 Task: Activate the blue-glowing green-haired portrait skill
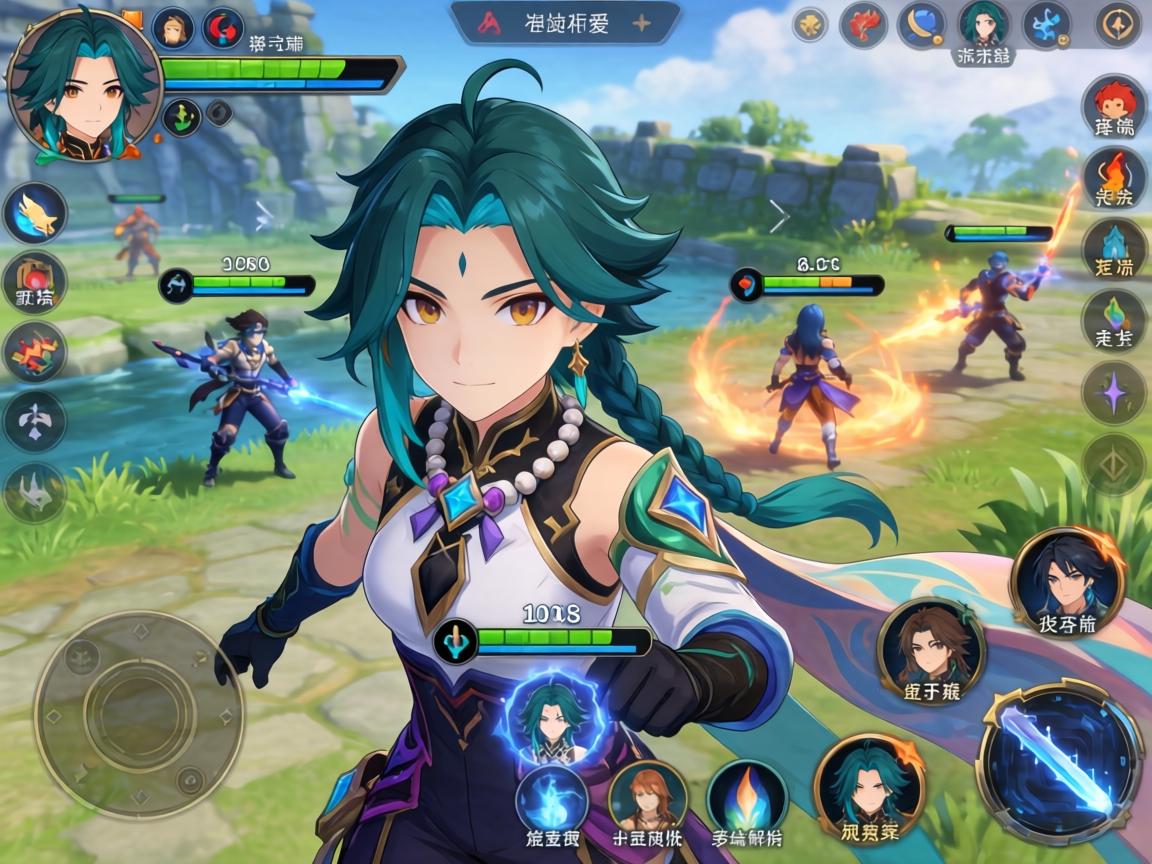click(553, 718)
